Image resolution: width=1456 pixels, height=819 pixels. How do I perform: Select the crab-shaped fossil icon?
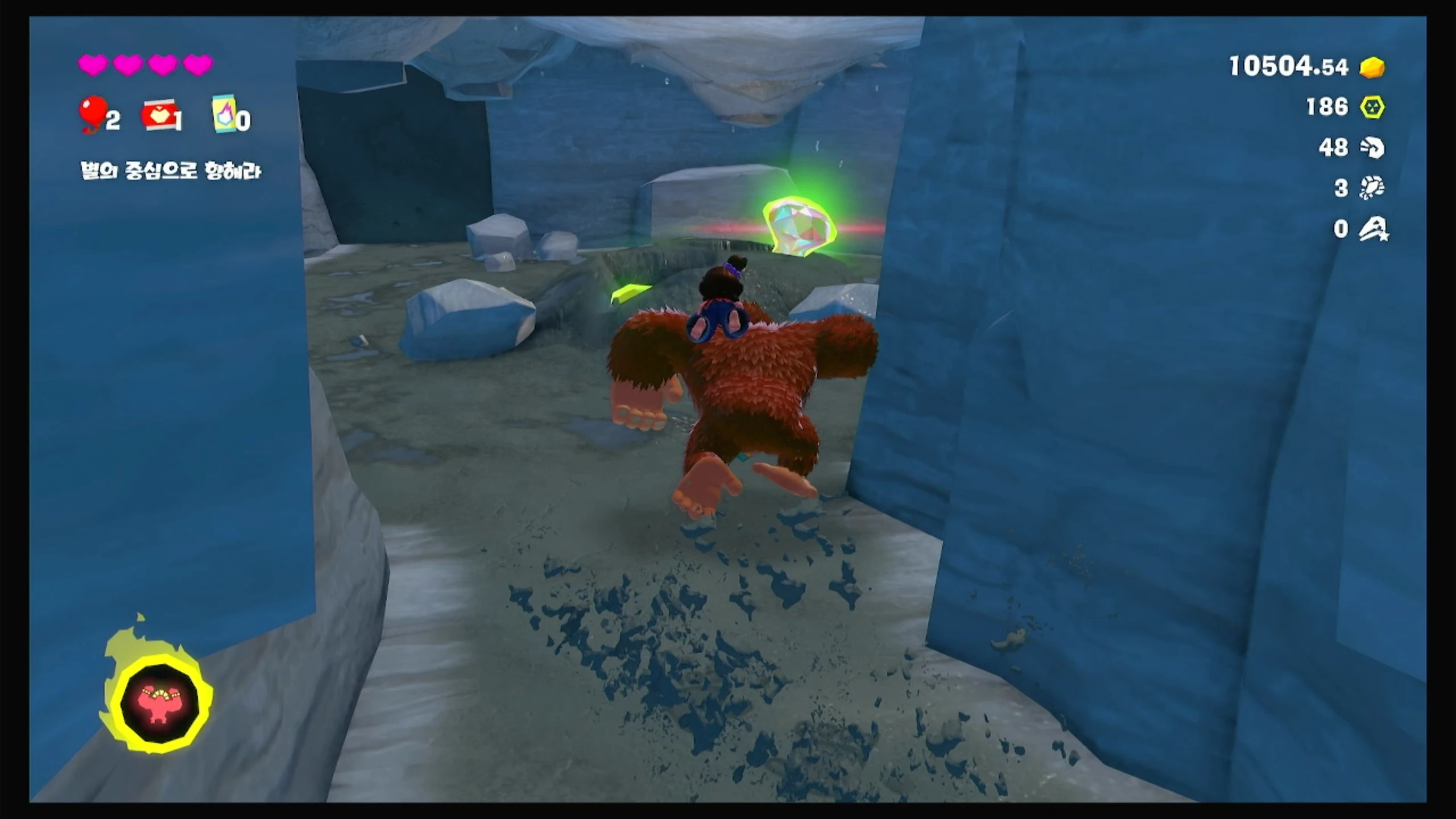coord(1372,188)
